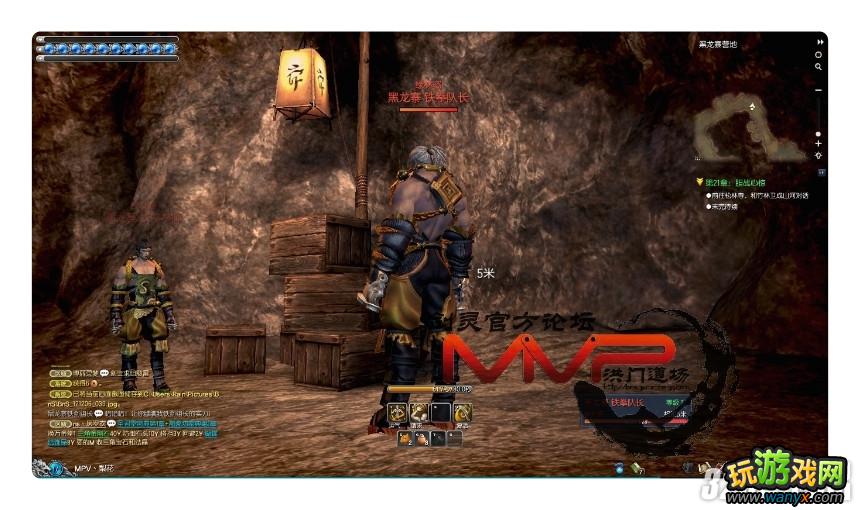Use the item slot showing count 3
Screen dimensions: 860x510
tap(423, 438)
